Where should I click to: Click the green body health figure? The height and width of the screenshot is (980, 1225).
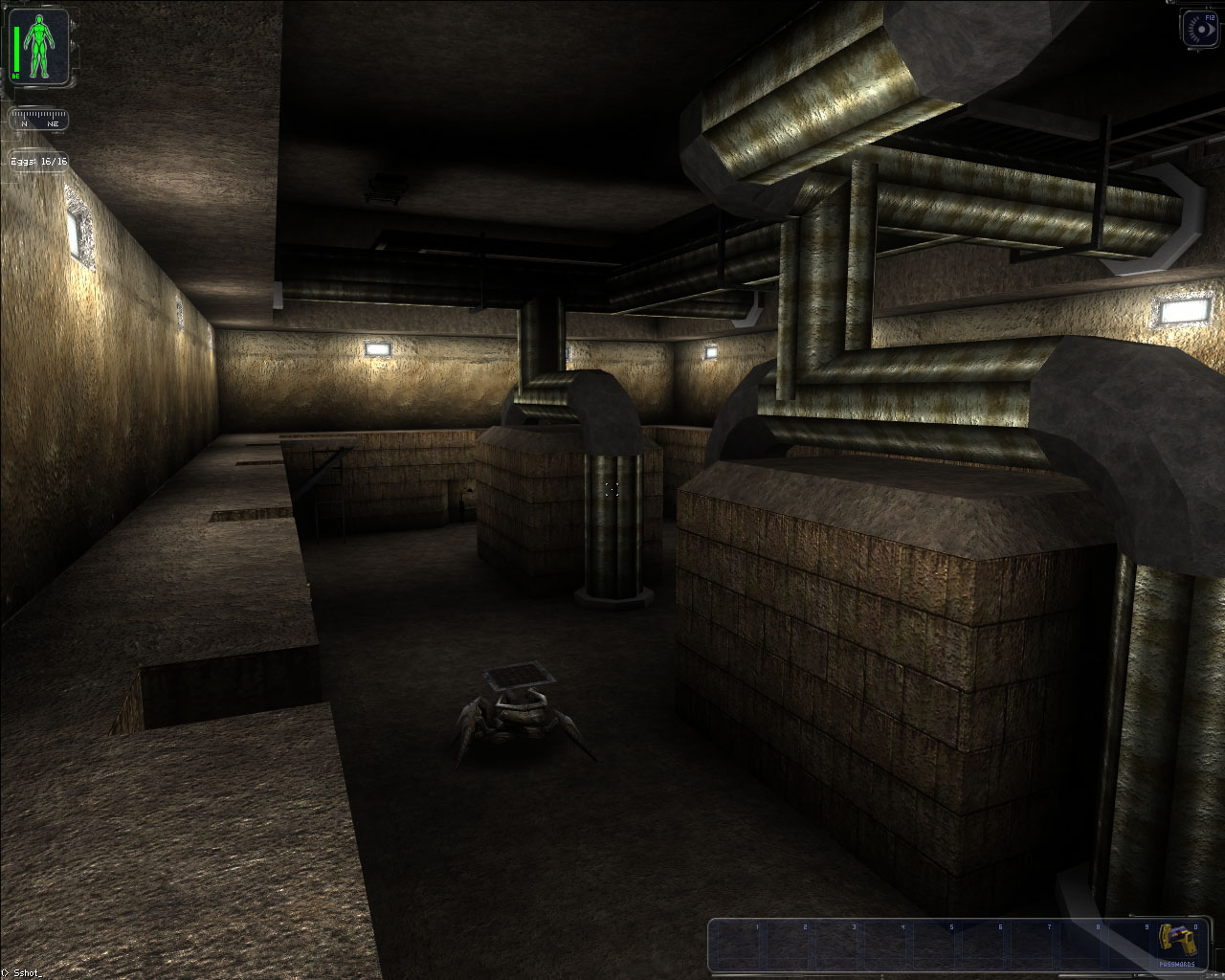[39, 47]
